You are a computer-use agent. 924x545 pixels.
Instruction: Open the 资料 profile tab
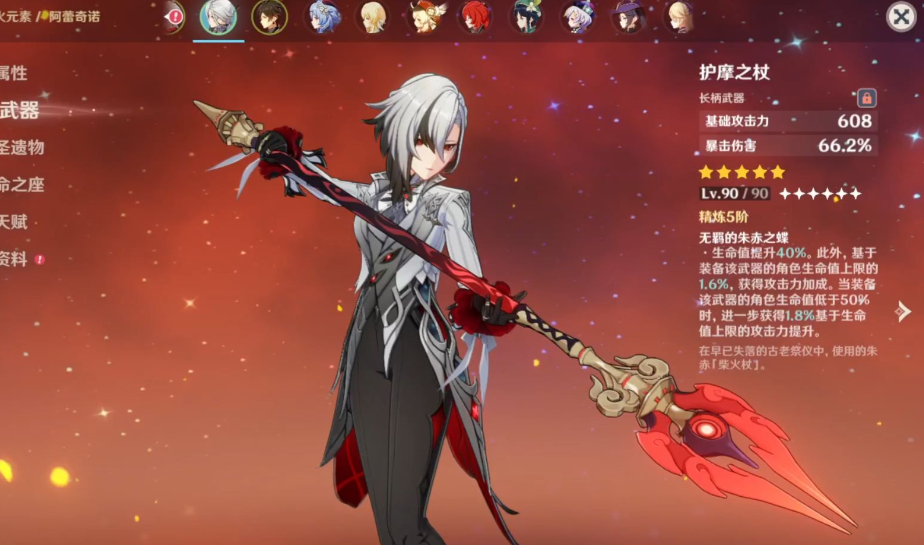click(x=14, y=259)
